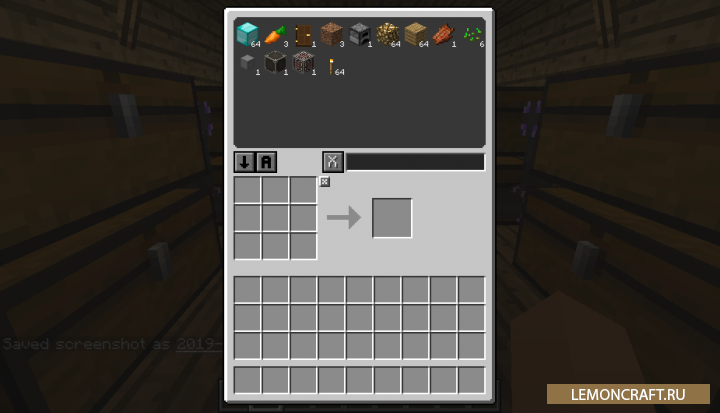
Task: Select the dark black block item
Action: pos(274,63)
